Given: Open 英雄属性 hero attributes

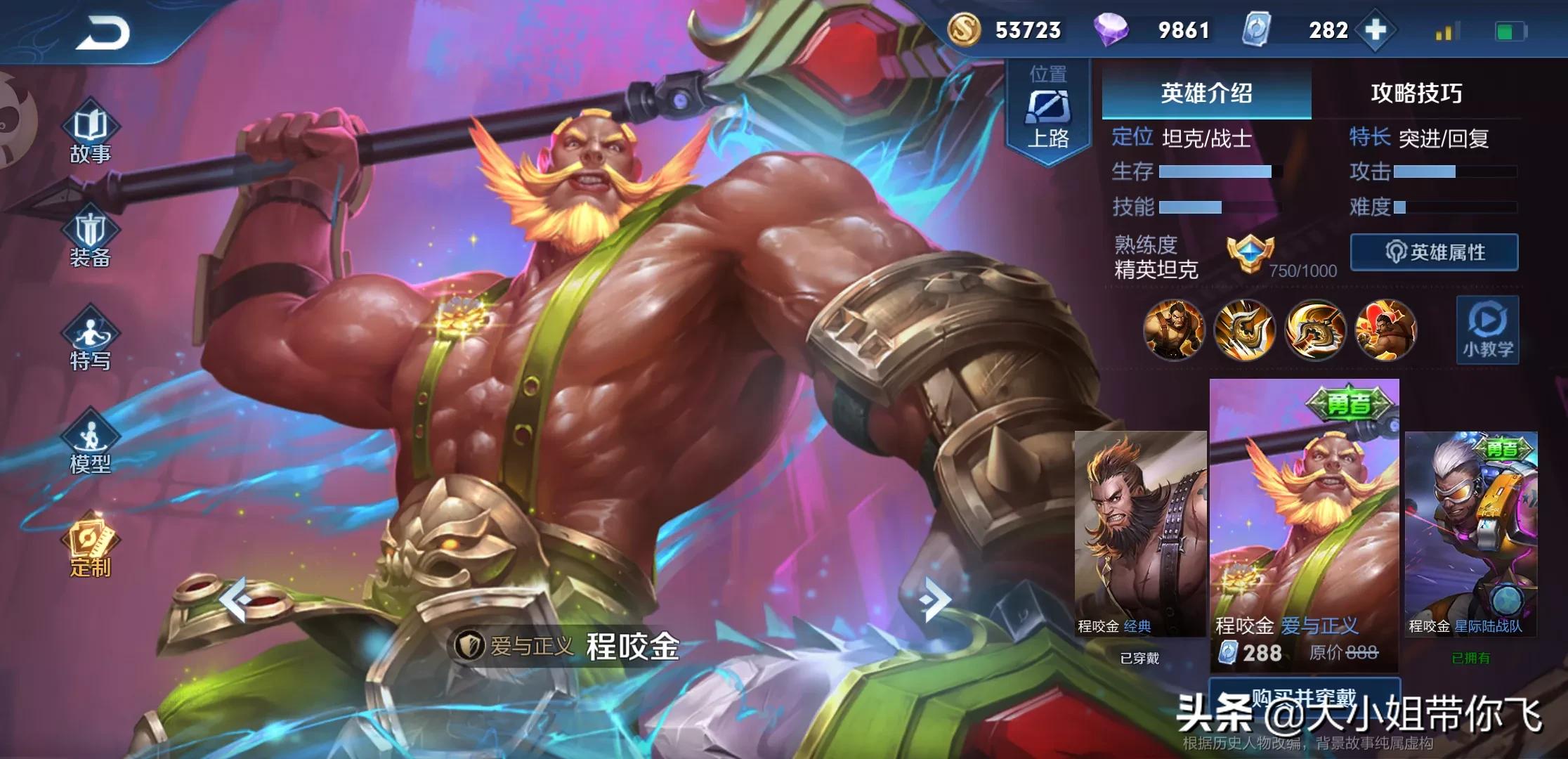Looking at the screenshot, I should pos(1434,252).
